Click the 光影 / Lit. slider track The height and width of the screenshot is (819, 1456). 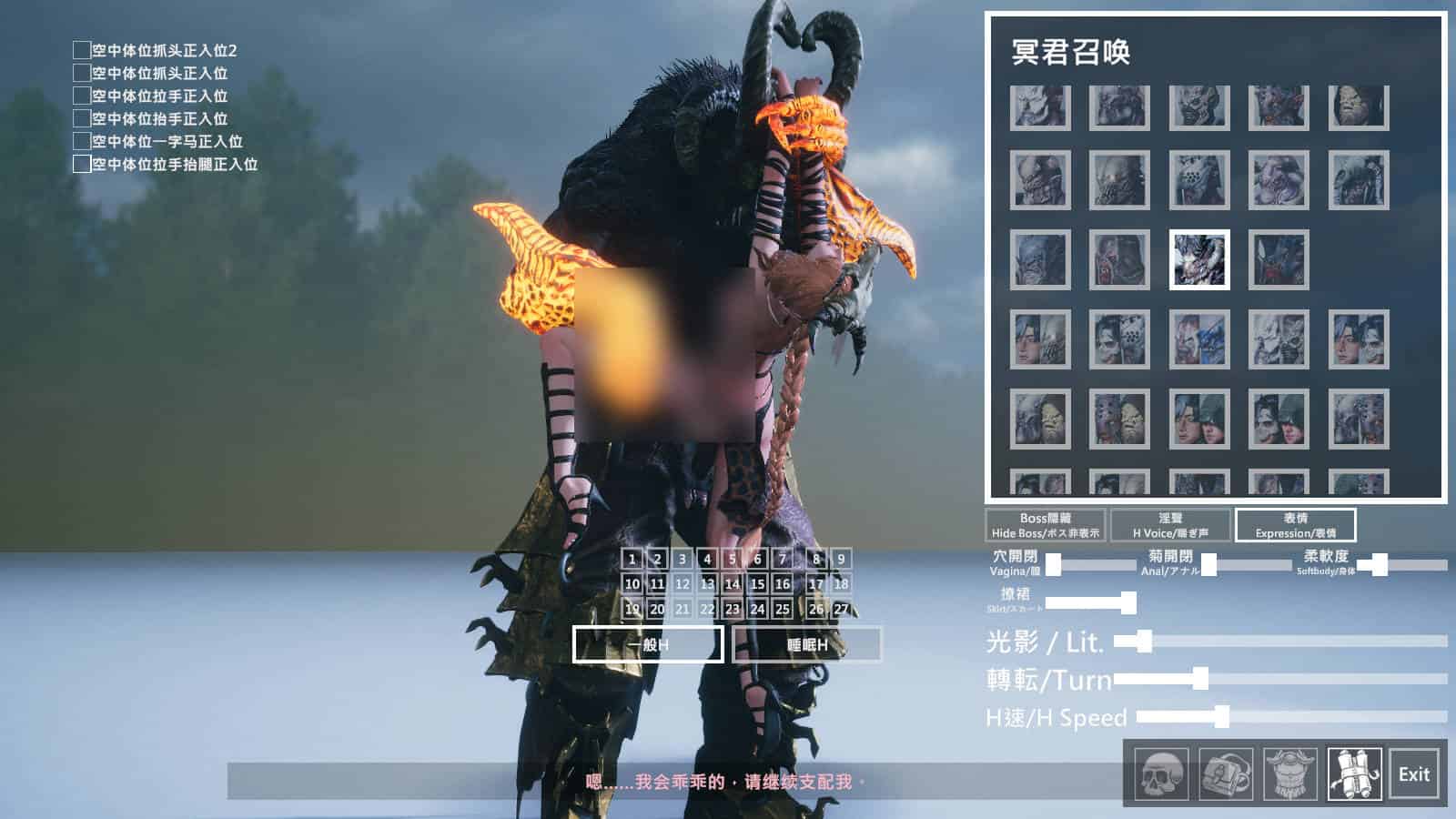pyautogui.click(x=1292, y=642)
